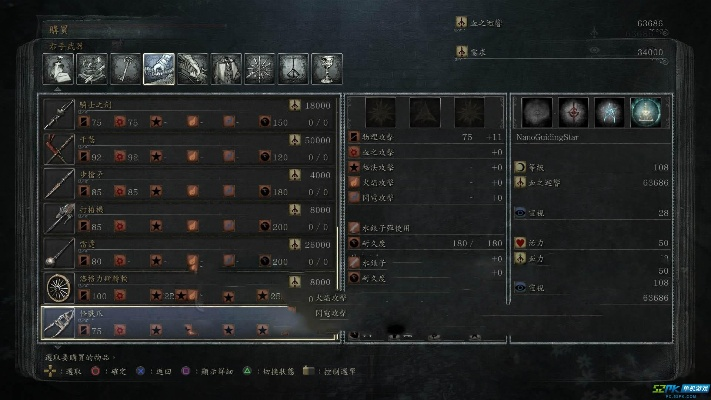Screen dimensions: 711x400
Task: Select the Knight's Sword priced 18000
Action: click(x=190, y=112)
